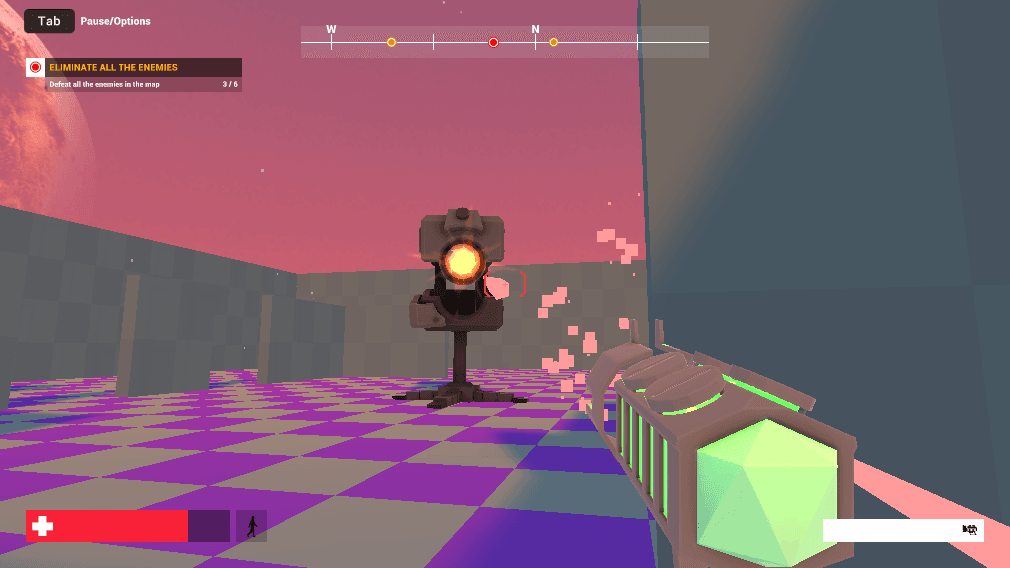Image resolution: width=1010 pixels, height=568 pixels.
Task: Select the Eliminate All The Enemies objective
Action: tap(113, 67)
